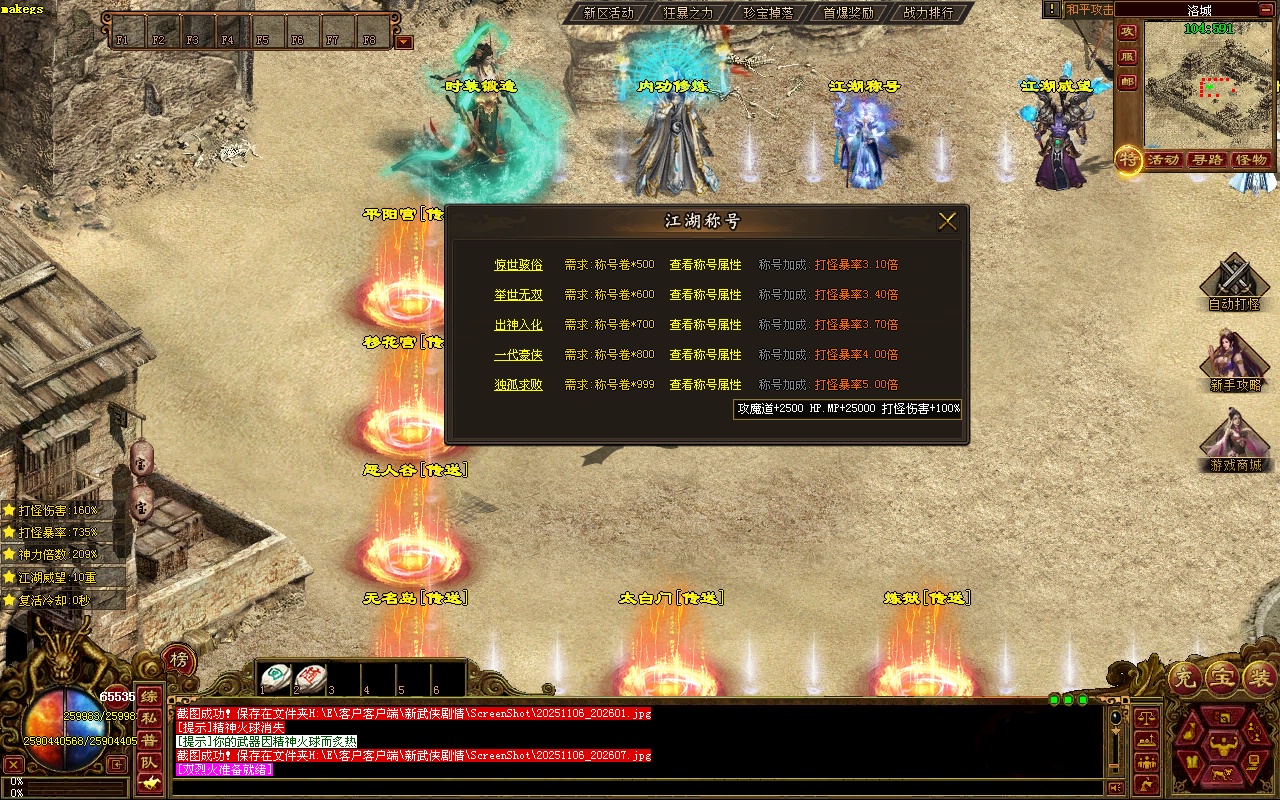Viewport: 1280px width, 800px height.
Task: Open the 装 equipment round button
Action: [1260, 679]
